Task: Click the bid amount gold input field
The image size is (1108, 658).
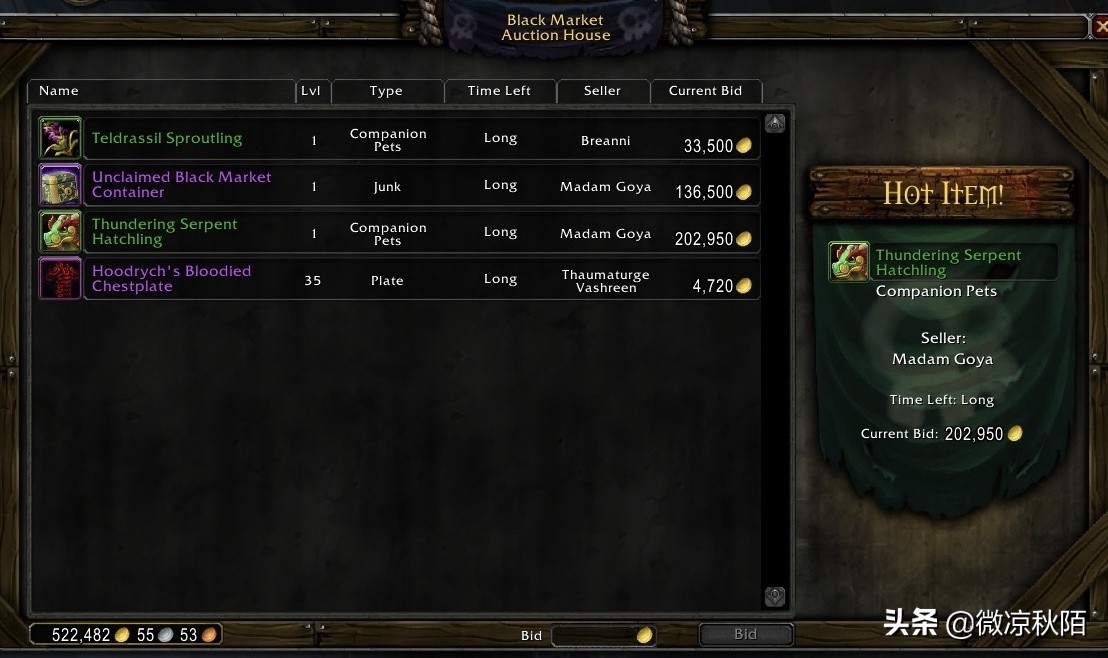Action: [x=595, y=635]
